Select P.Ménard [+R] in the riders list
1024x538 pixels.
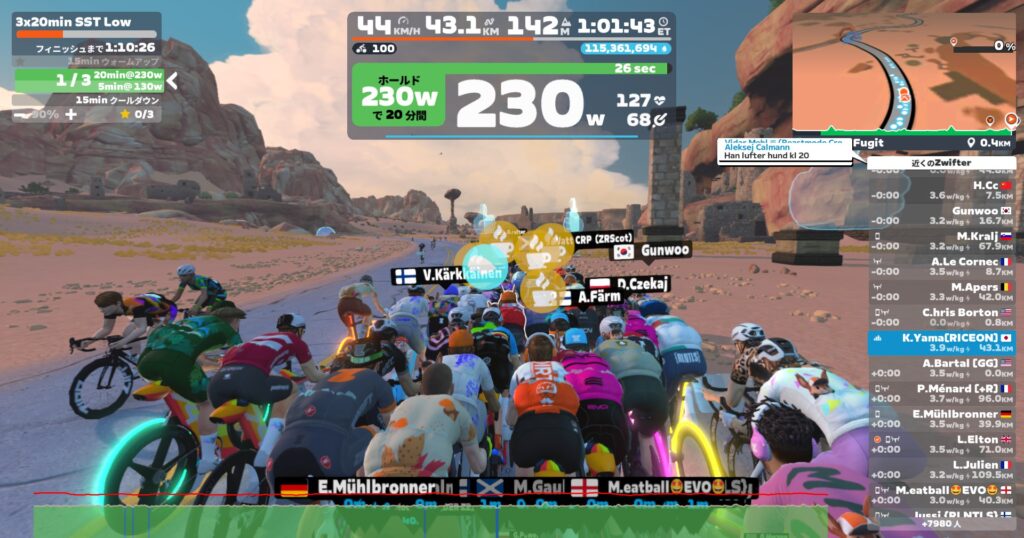(x=941, y=394)
